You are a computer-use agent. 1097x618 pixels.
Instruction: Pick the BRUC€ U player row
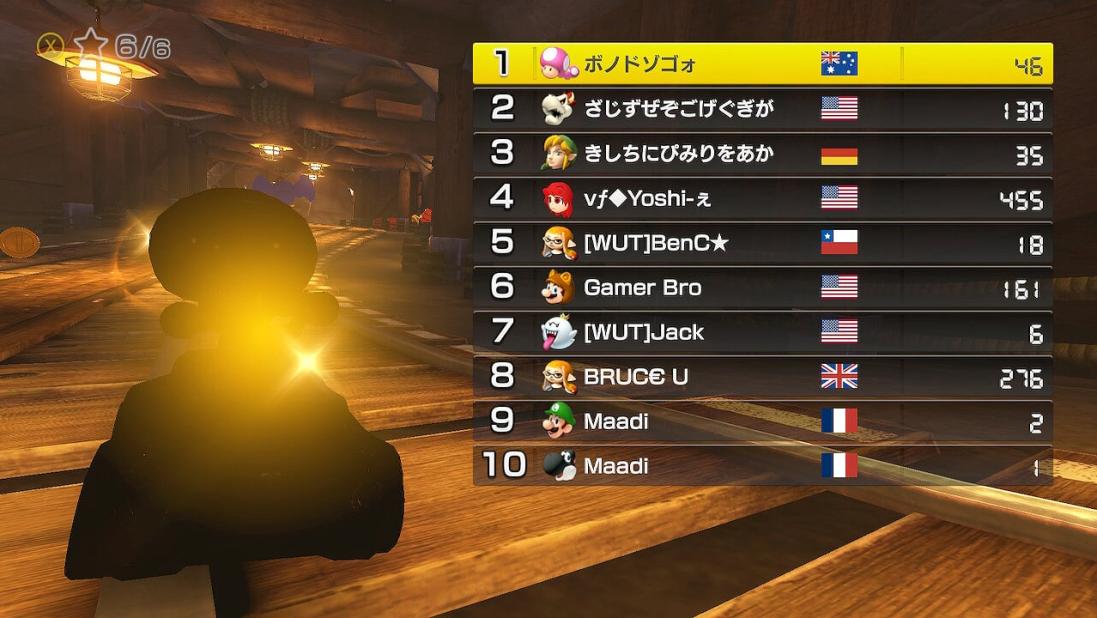pyautogui.click(x=762, y=377)
